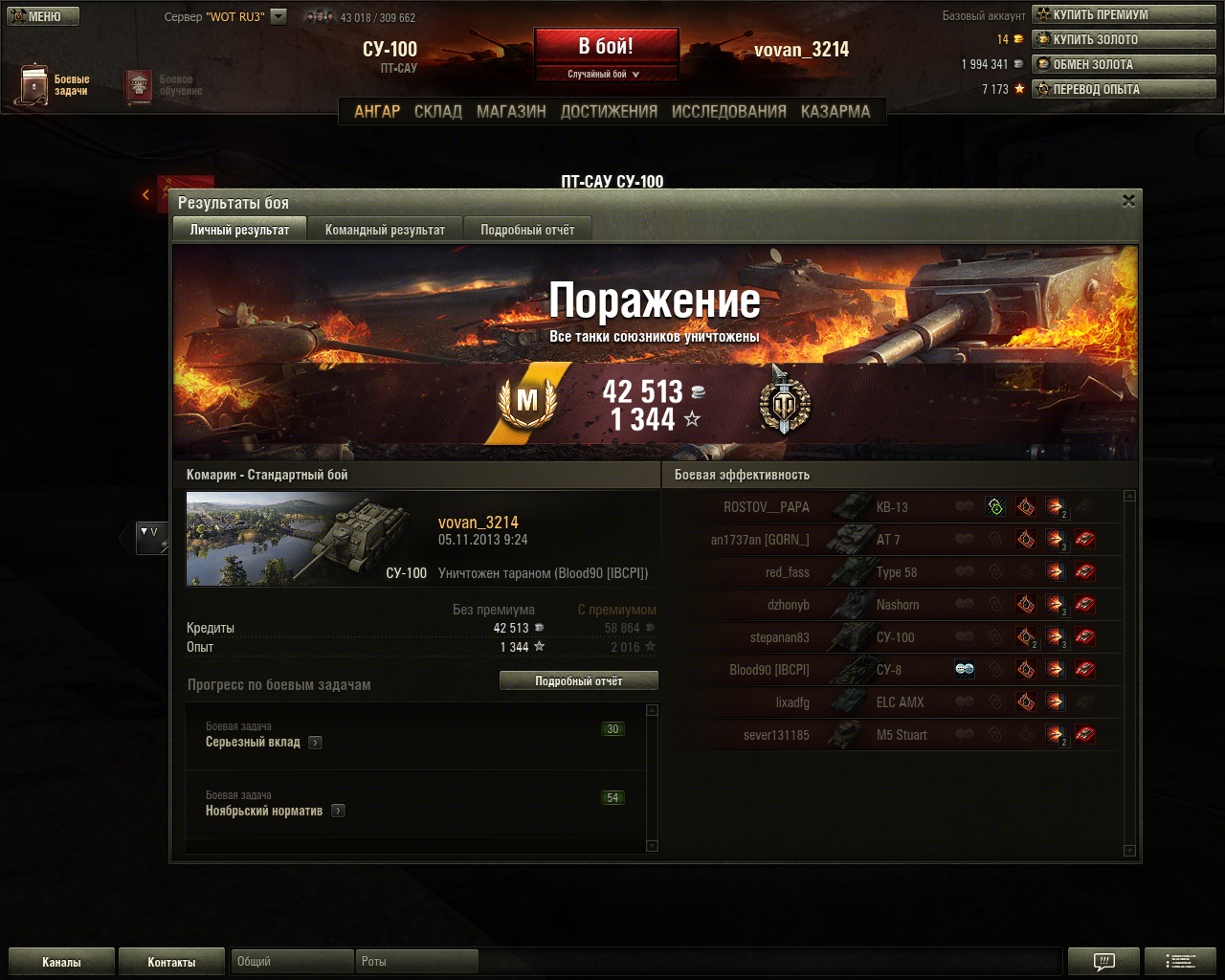This screenshot has width=1225, height=980.
Task: Open the Подробный отчёт tab
Action: 527,230
